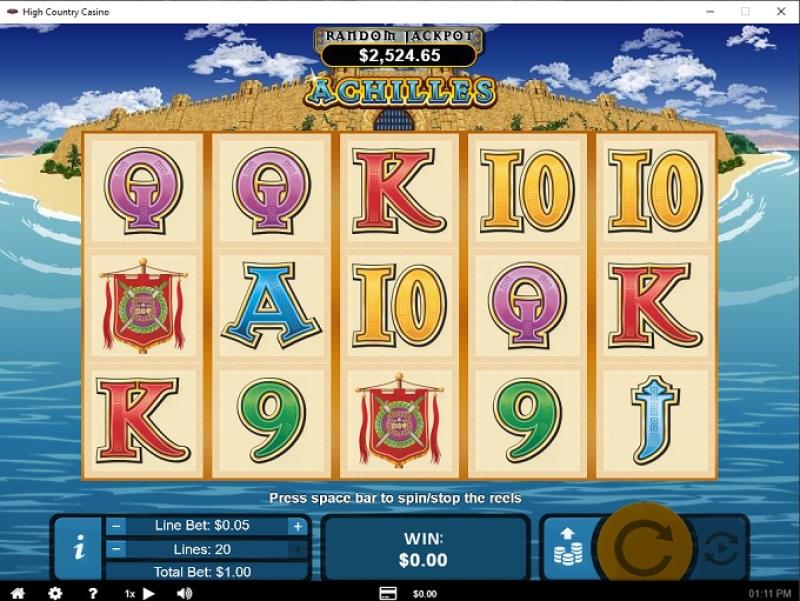800x601 pixels.
Task: Go to the casino home lobby
Action: (17, 593)
